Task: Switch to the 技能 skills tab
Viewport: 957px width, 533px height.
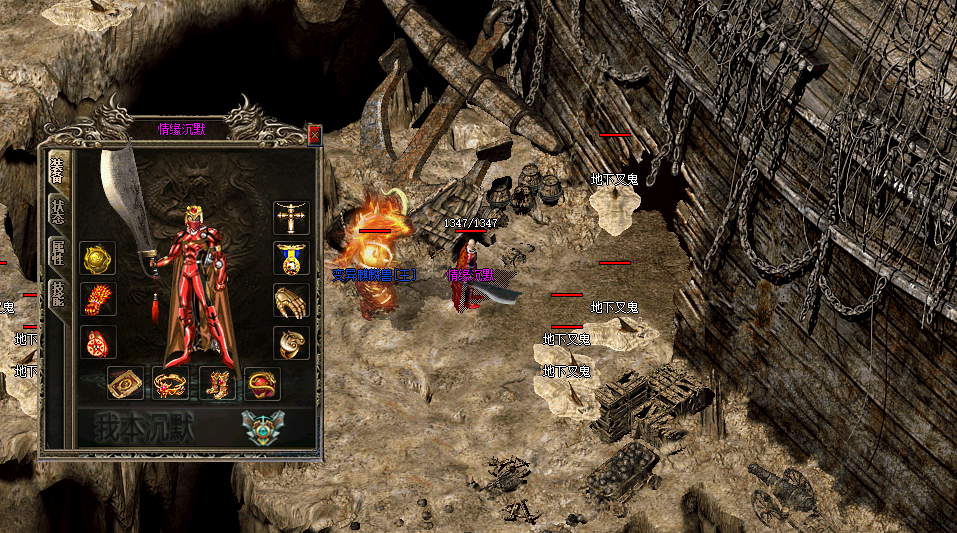Action: 57,292
